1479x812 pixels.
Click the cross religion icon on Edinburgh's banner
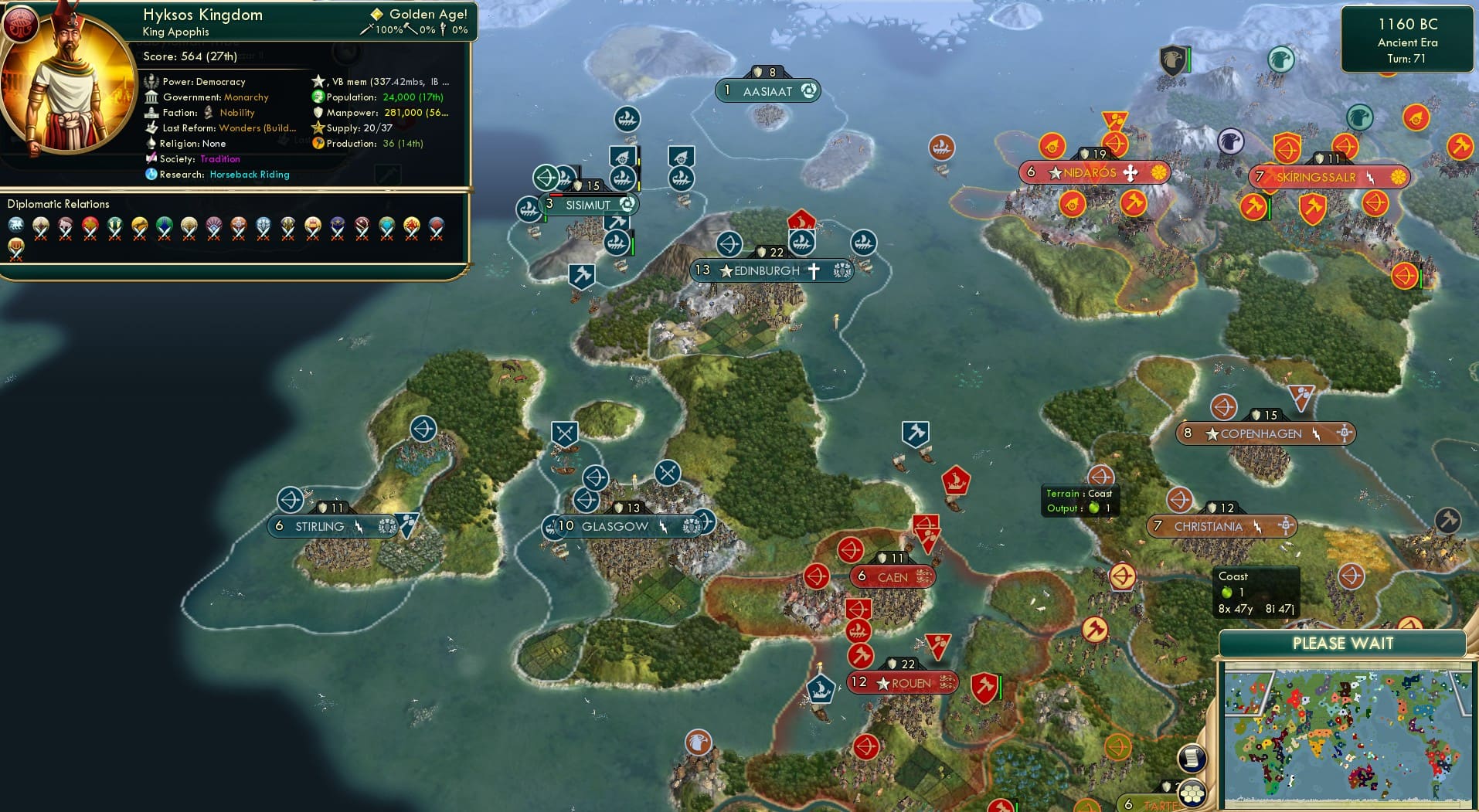[816, 270]
